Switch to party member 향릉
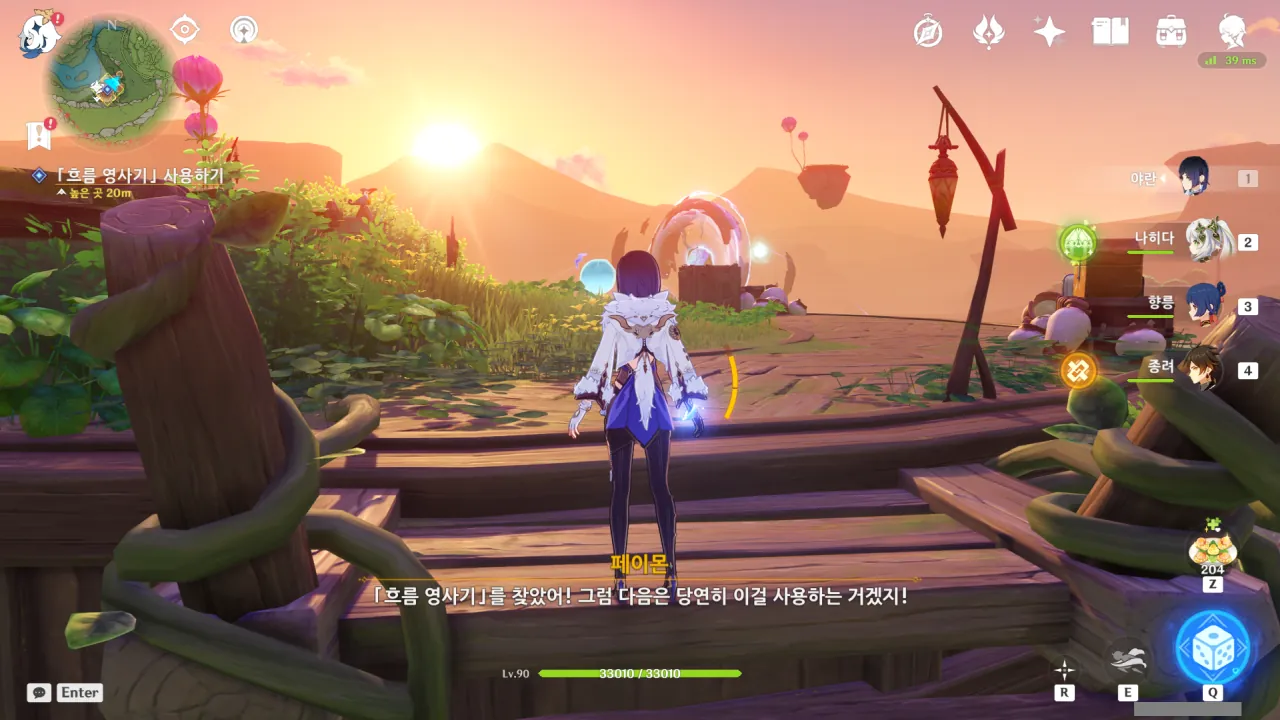The height and width of the screenshot is (720, 1280). (x=1204, y=304)
